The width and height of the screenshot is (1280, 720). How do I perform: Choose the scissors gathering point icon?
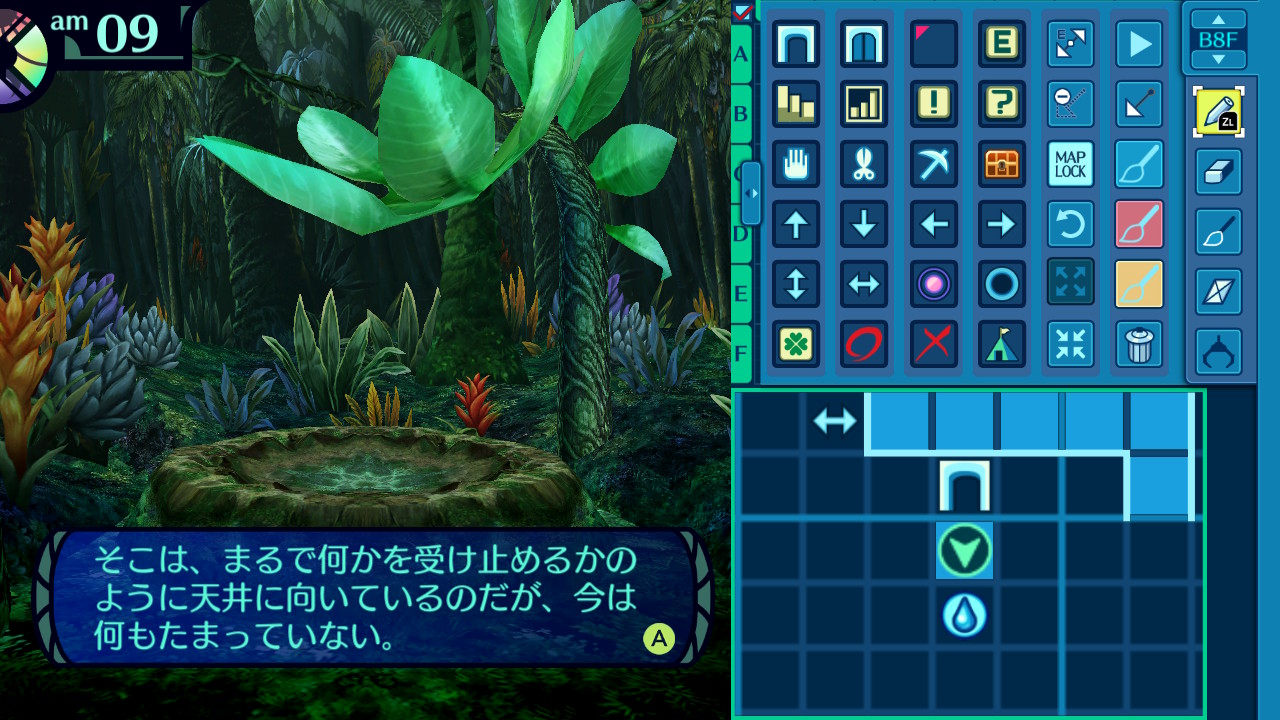(x=864, y=164)
